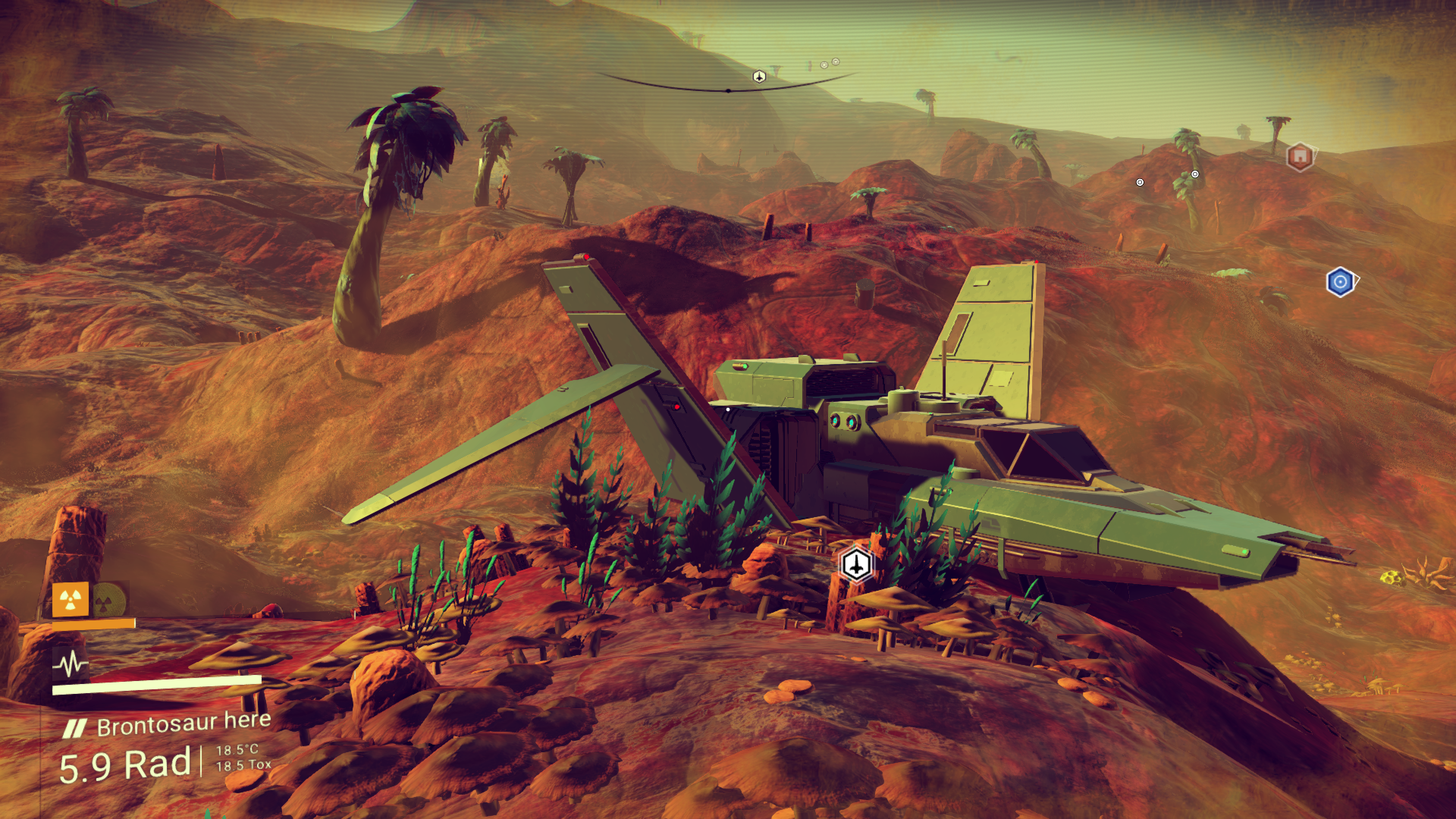Viewport: 1456px width, 819px height.
Task: Click the red building waypoint marker
Action: click(x=1300, y=156)
